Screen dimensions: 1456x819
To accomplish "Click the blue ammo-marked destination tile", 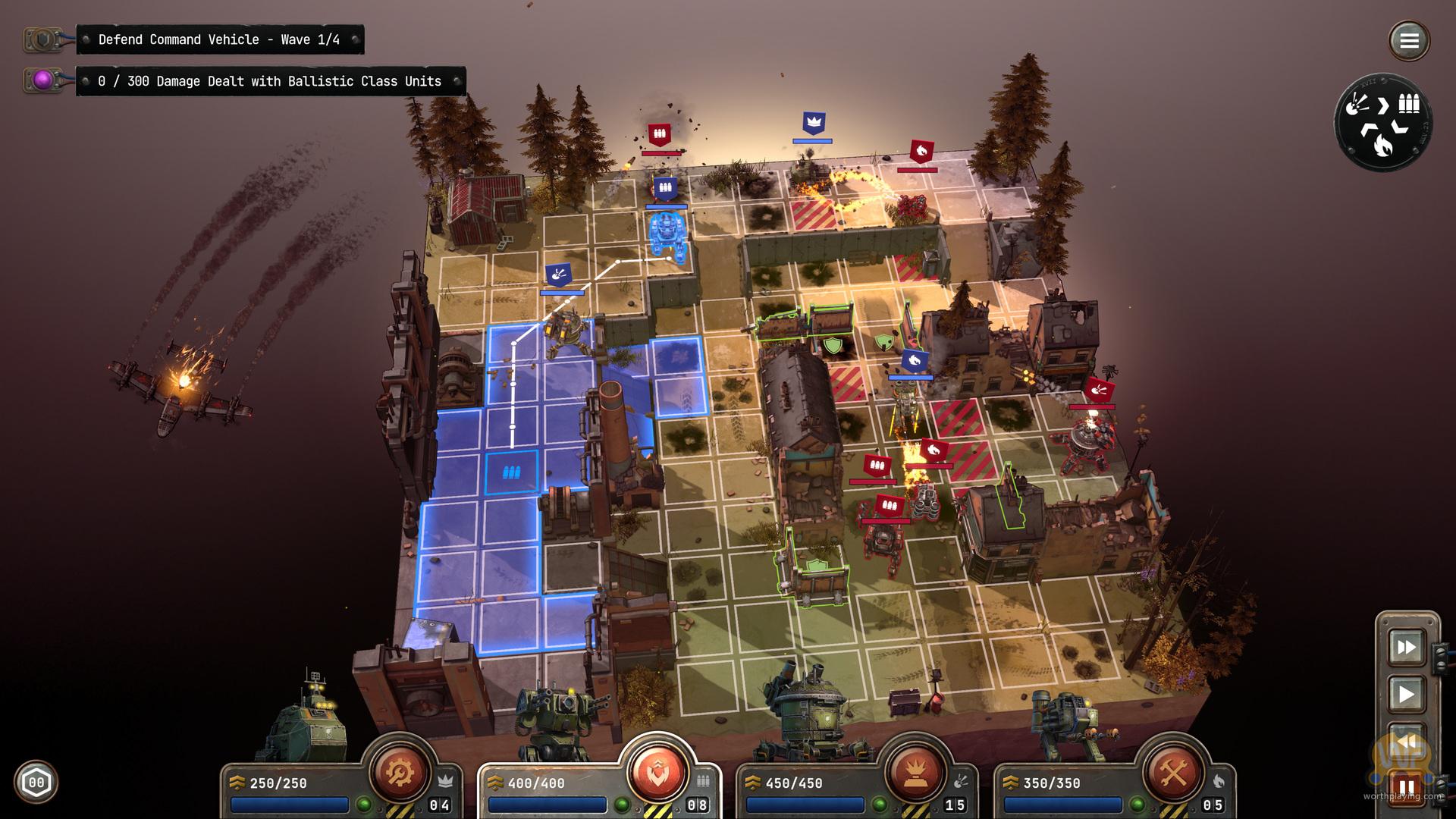I will [511, 473].
